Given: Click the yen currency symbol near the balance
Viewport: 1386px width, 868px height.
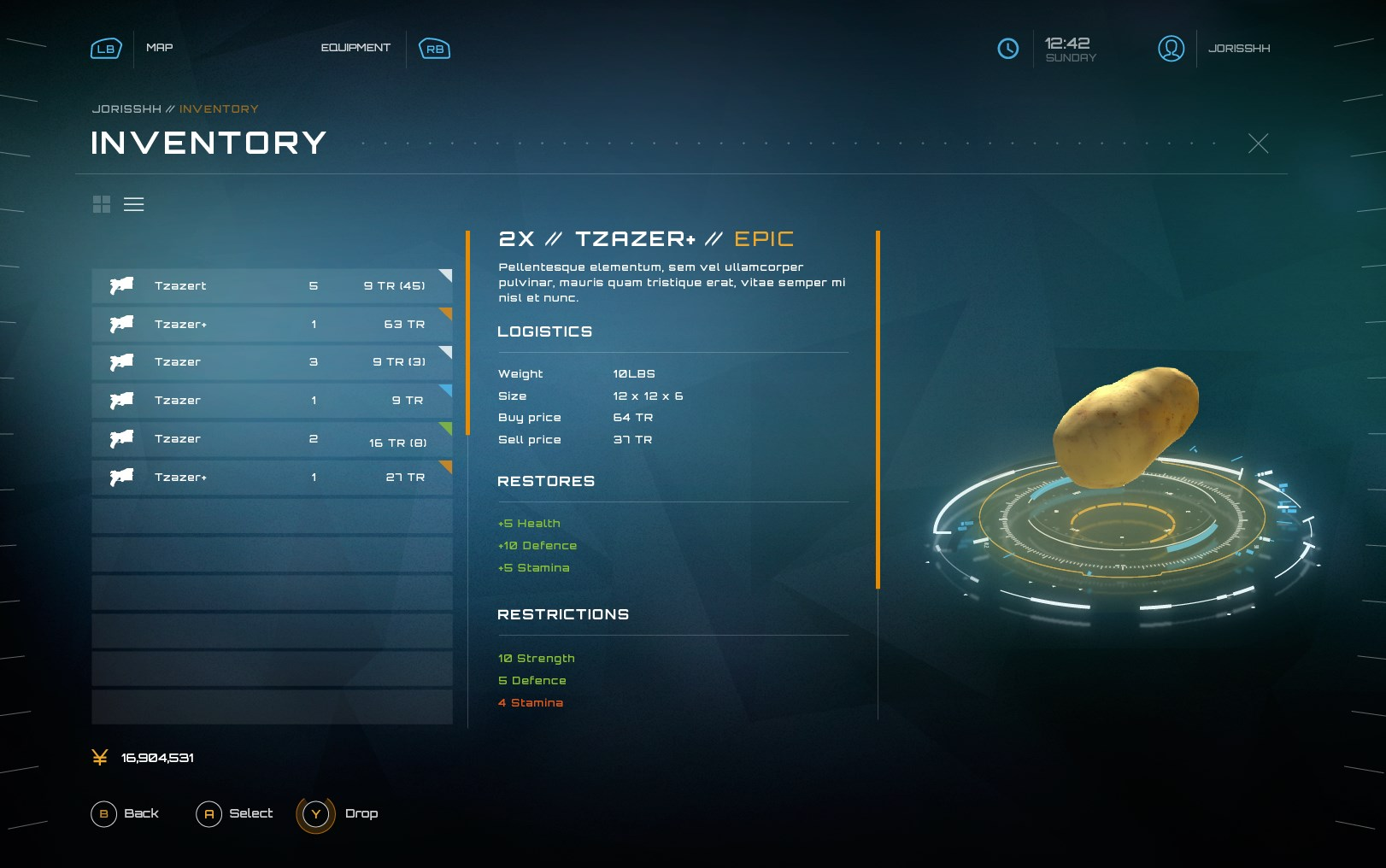Looking at the screenshot, I should click(x=99, y=757).
